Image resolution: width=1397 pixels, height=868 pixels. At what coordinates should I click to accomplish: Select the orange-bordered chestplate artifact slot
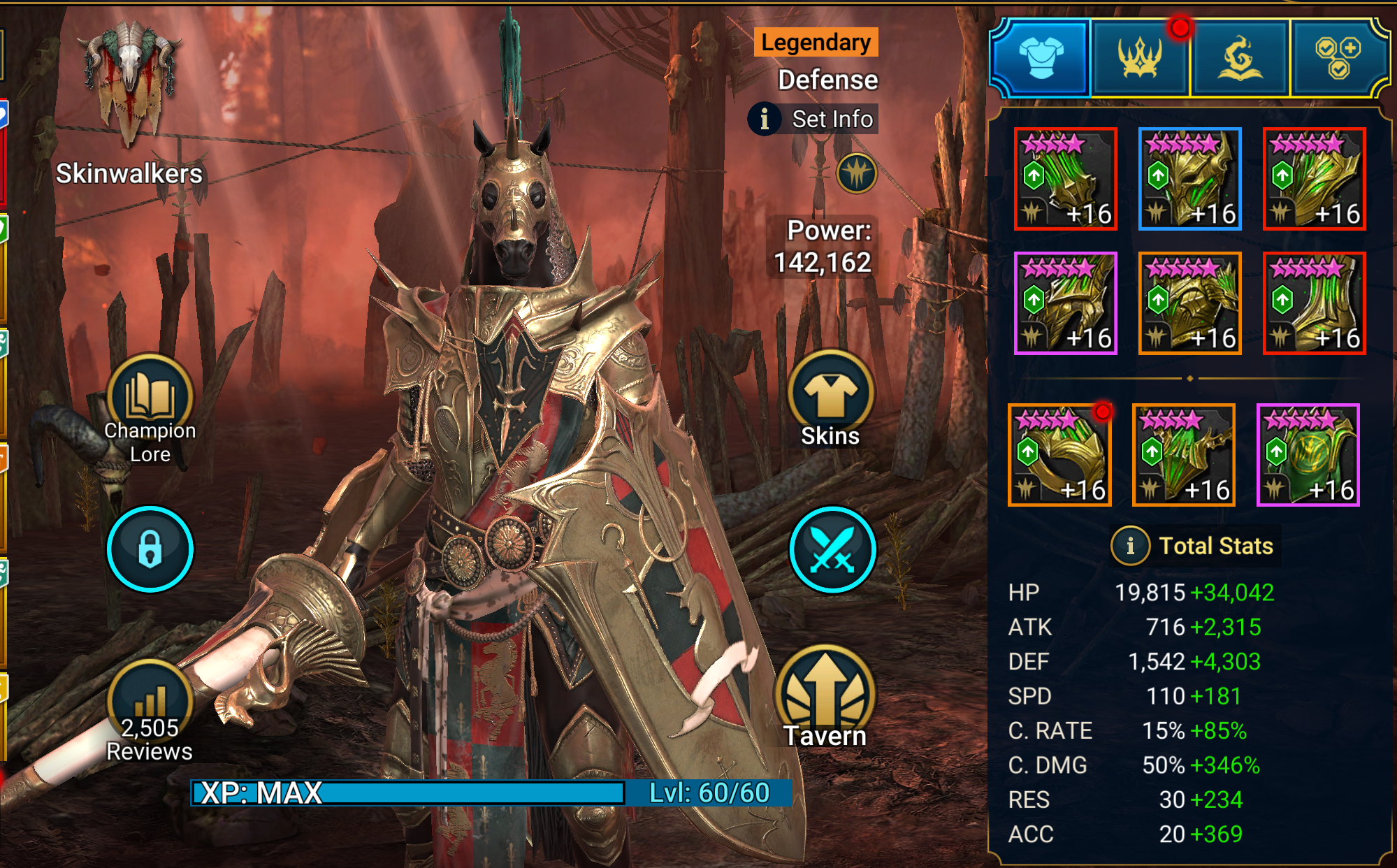[1189, 303]
